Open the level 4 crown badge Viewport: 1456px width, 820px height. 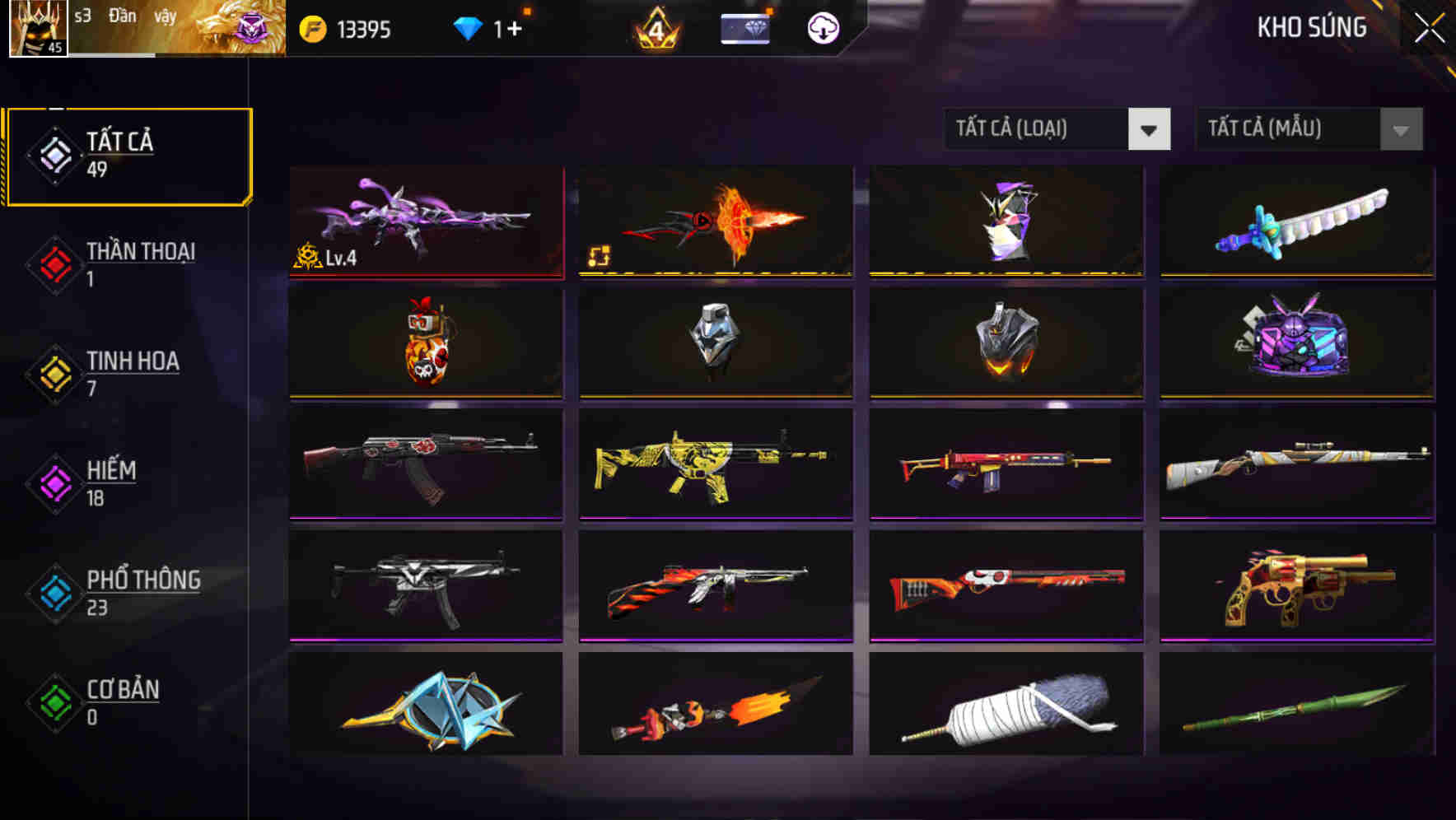[x=655, y=27]
